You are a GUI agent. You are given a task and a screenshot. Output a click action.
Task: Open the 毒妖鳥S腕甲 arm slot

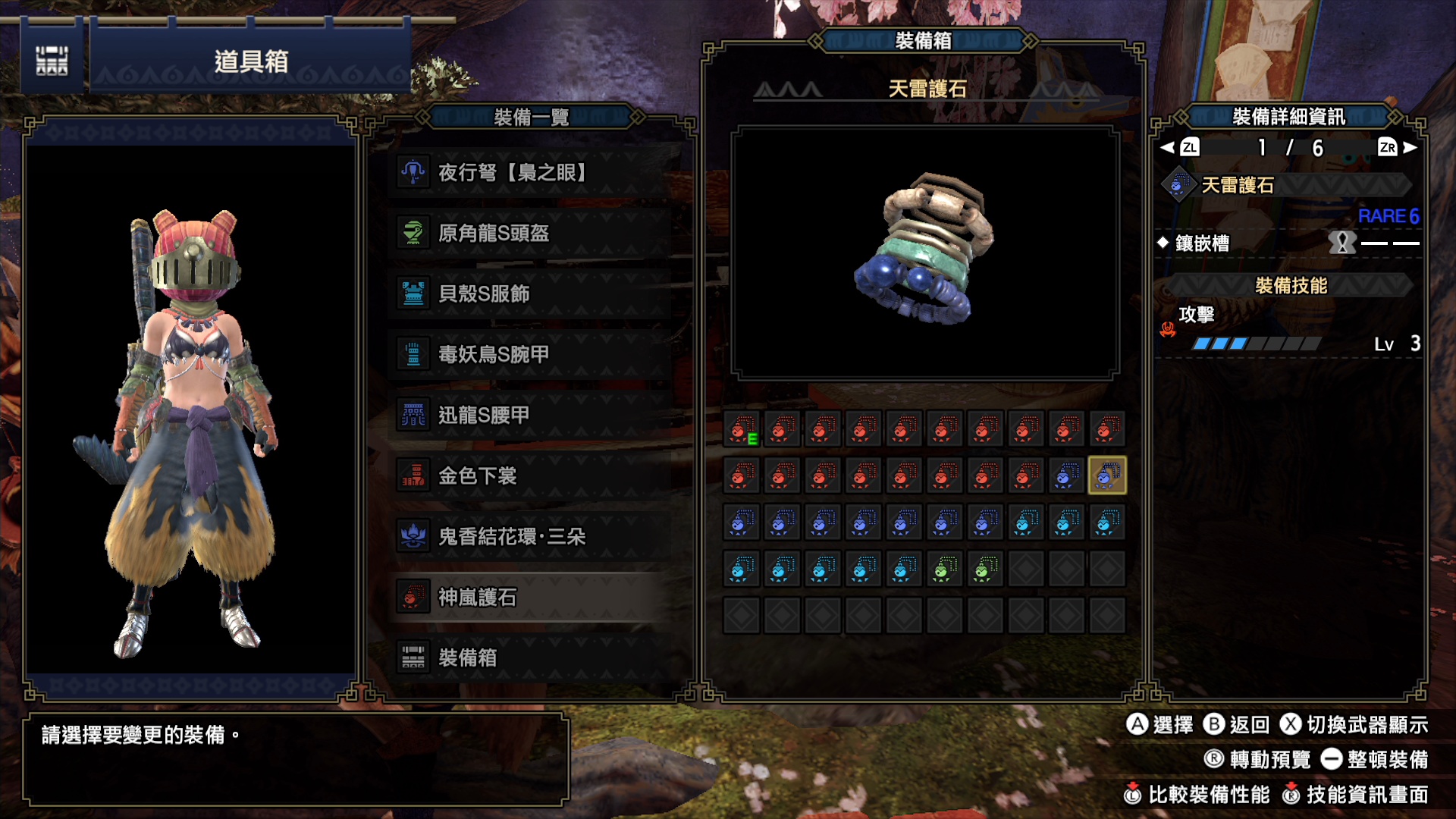click(x=531, y=355)
